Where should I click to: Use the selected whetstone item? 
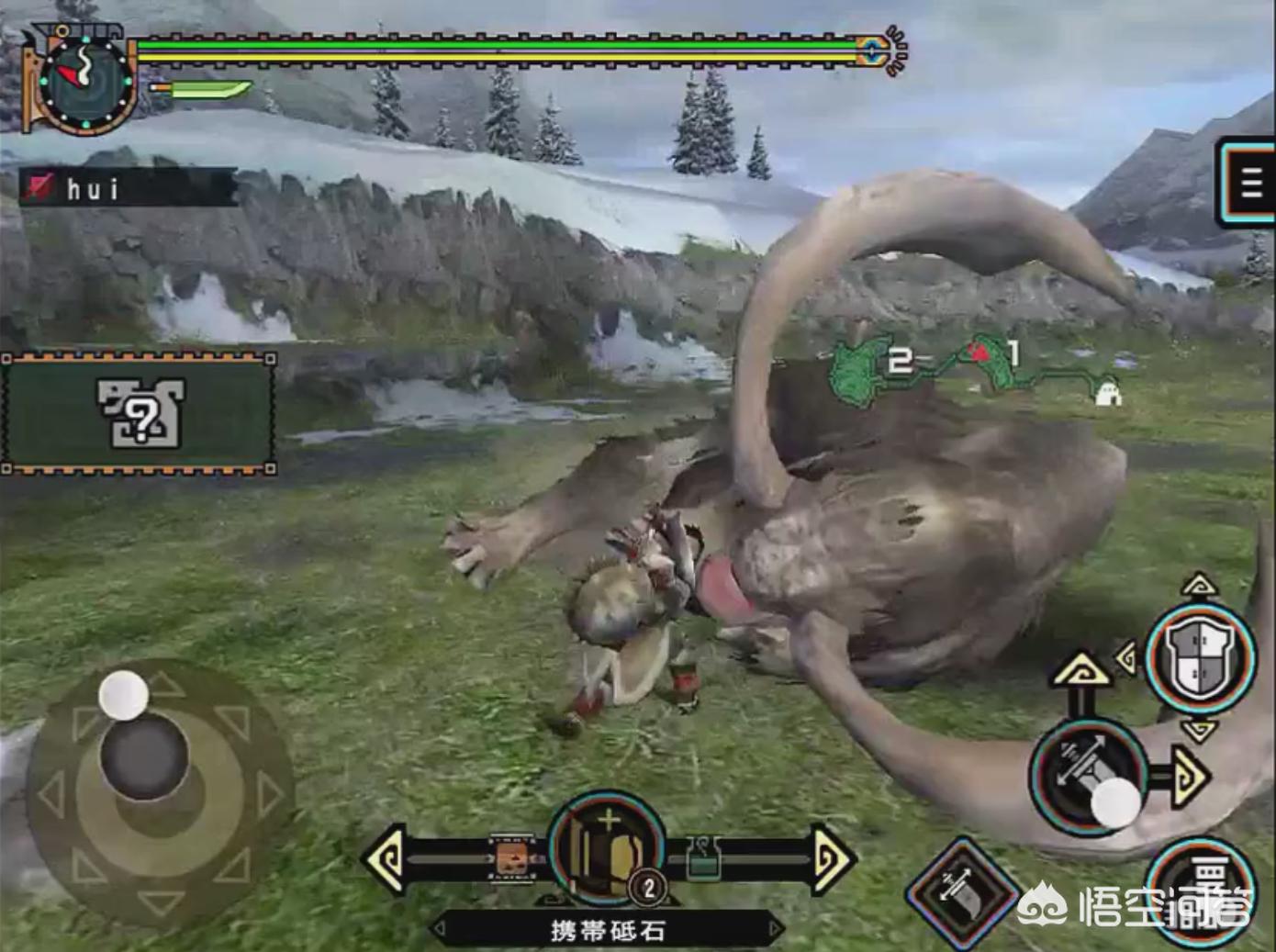(607, 849)
